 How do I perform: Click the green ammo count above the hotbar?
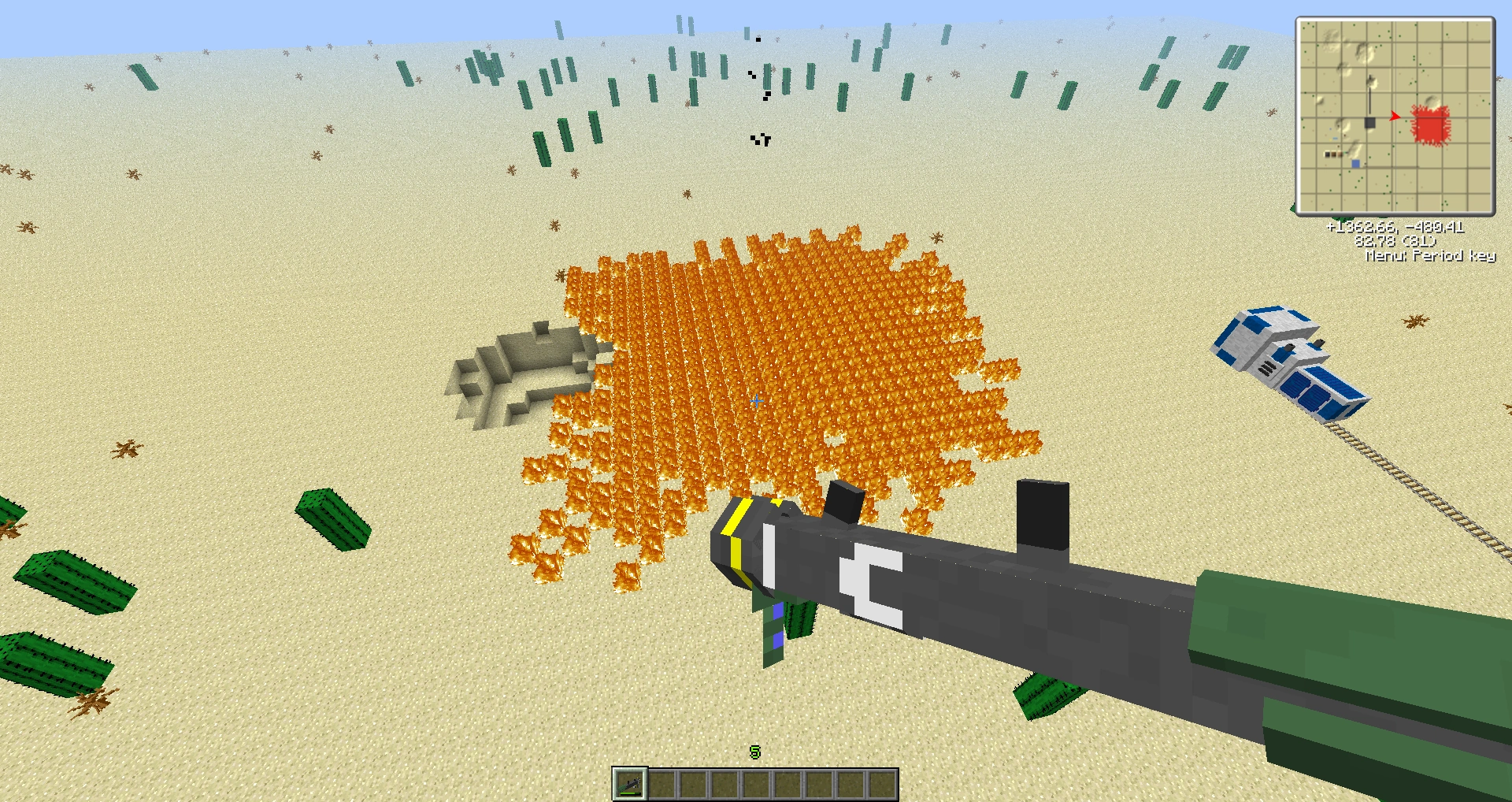point(754,752)
